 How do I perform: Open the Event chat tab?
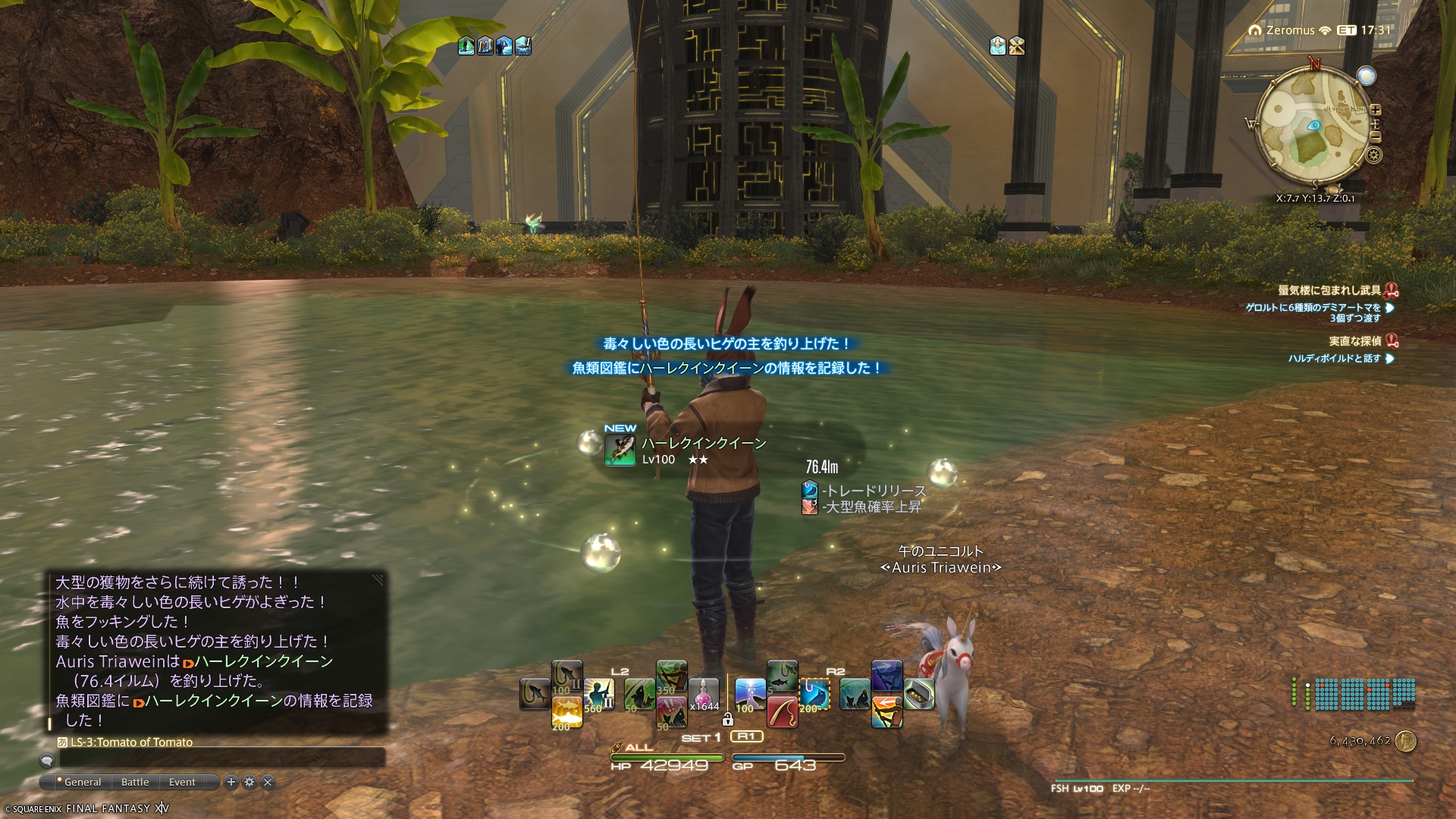point(182,782)
